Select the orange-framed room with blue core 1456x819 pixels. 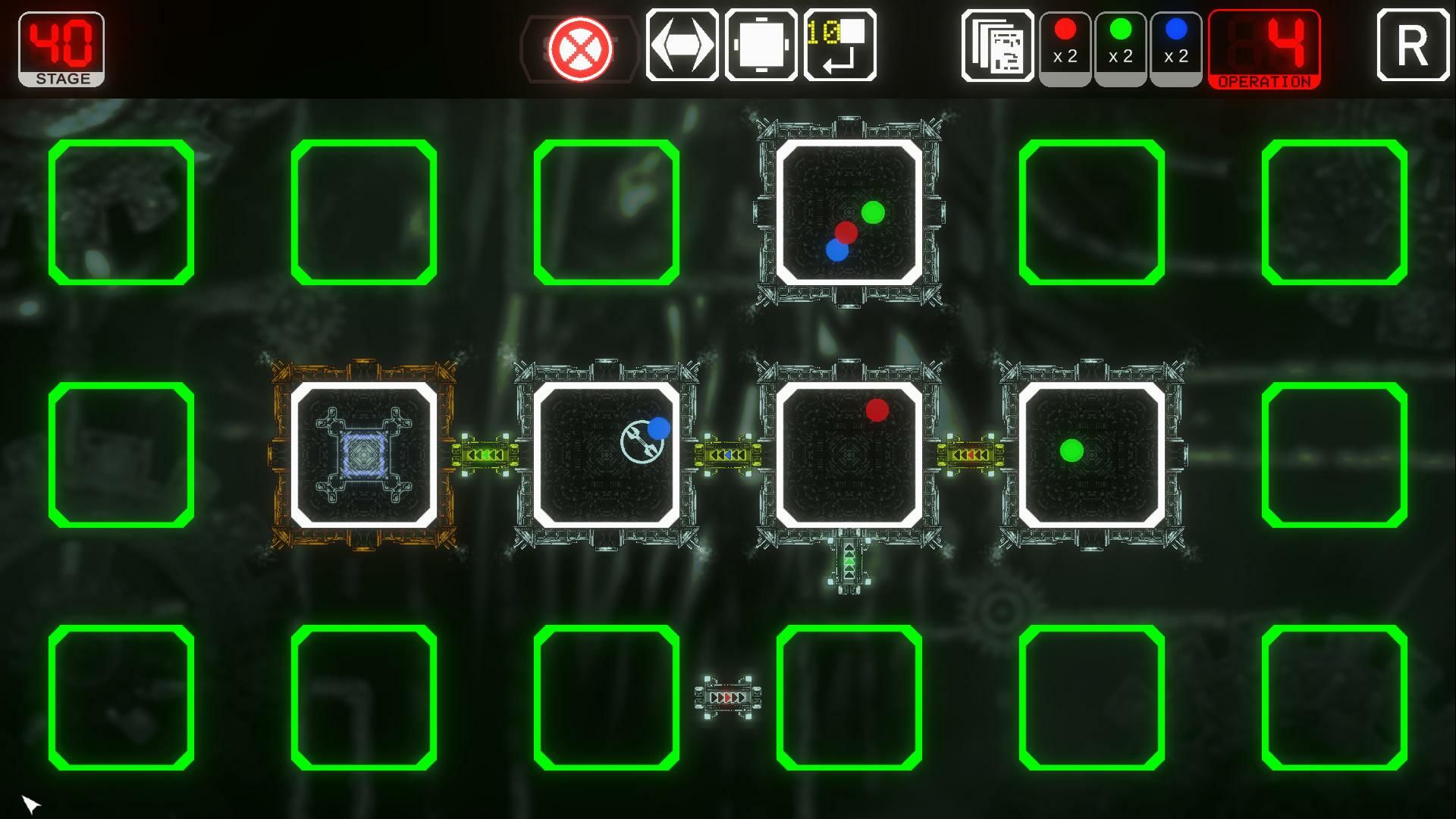(x=364, y=455)
